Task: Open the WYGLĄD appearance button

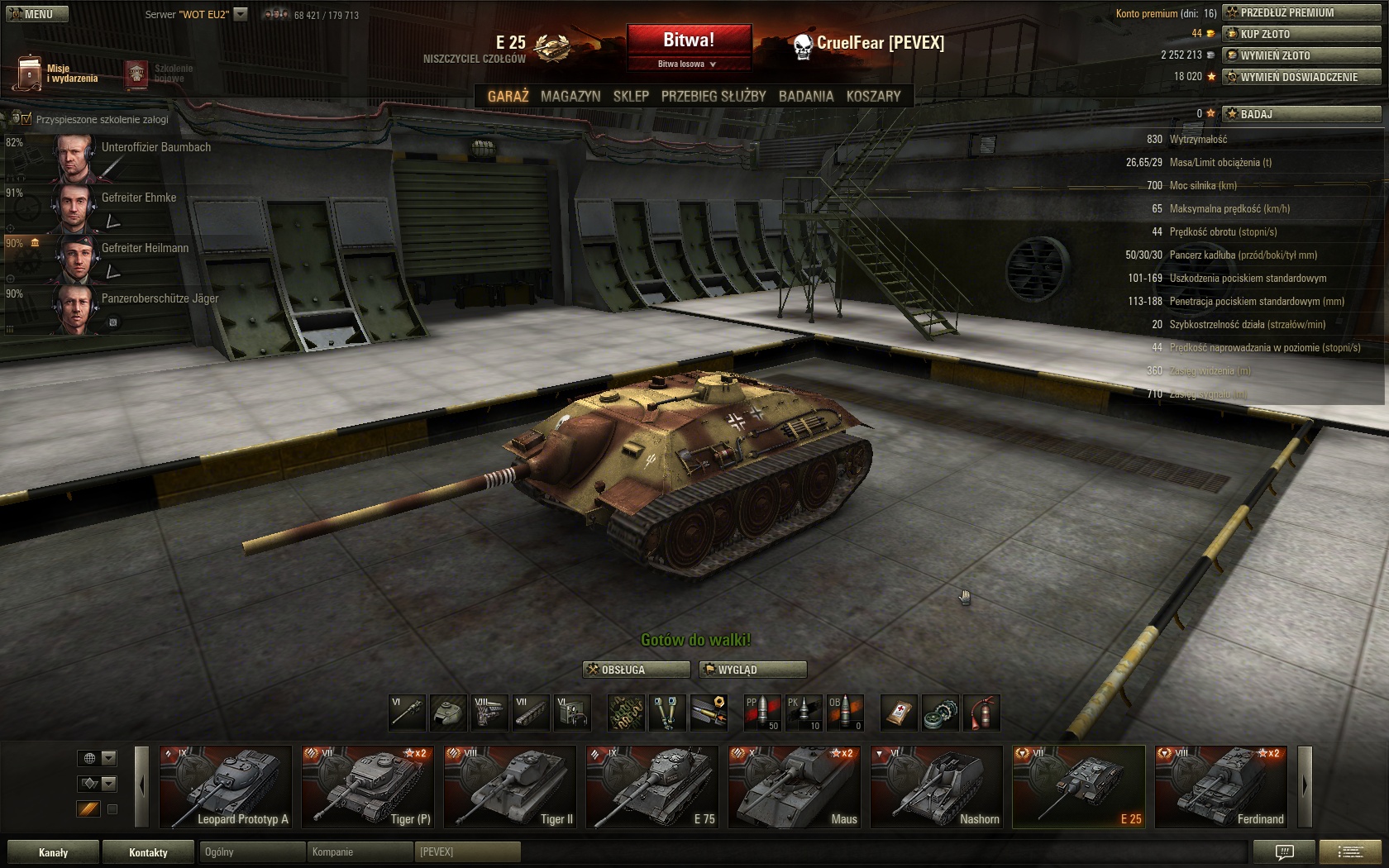Action: [x=752, y=670]
